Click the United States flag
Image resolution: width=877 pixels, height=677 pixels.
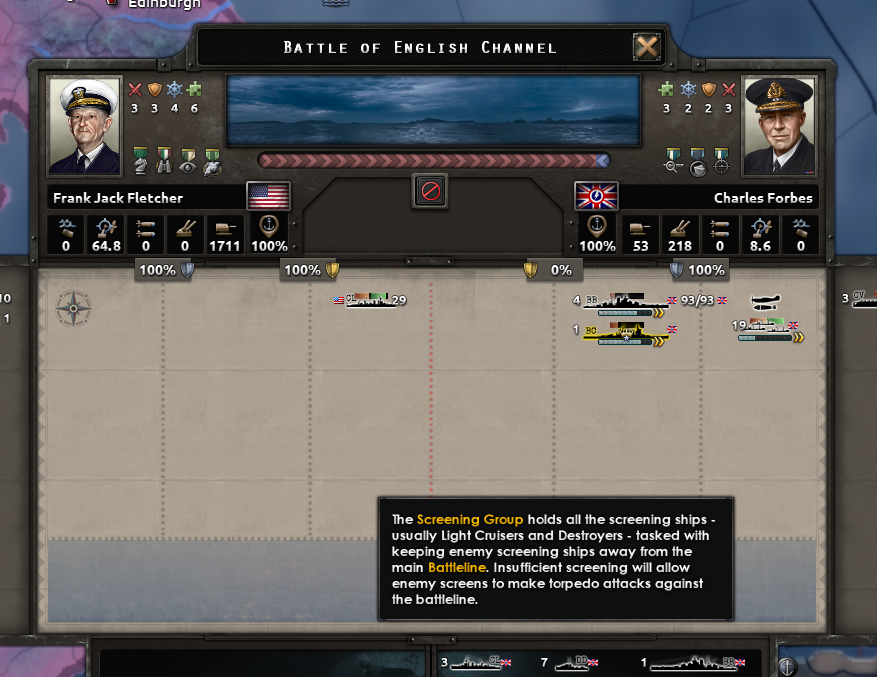tap(268, 196)
